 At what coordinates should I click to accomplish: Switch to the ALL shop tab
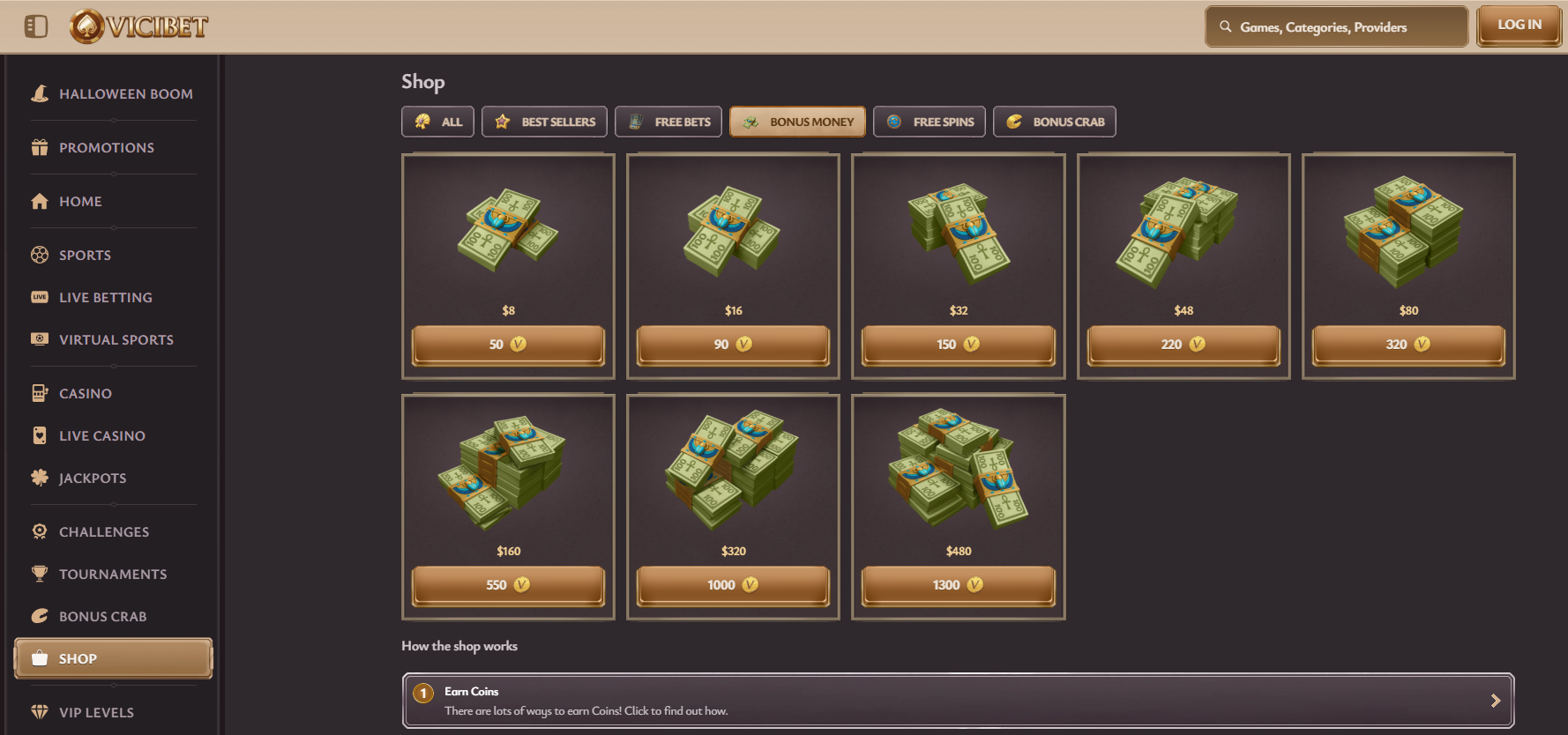(437, 122)
